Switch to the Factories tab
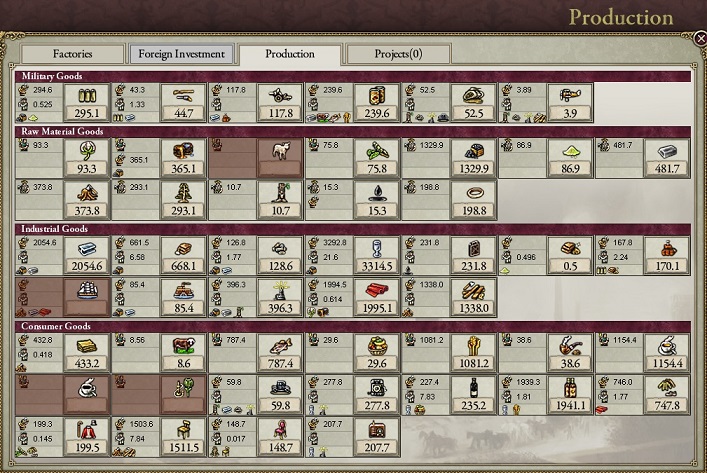Viewport: 707px width, 473px height. (x=72, y=54)
